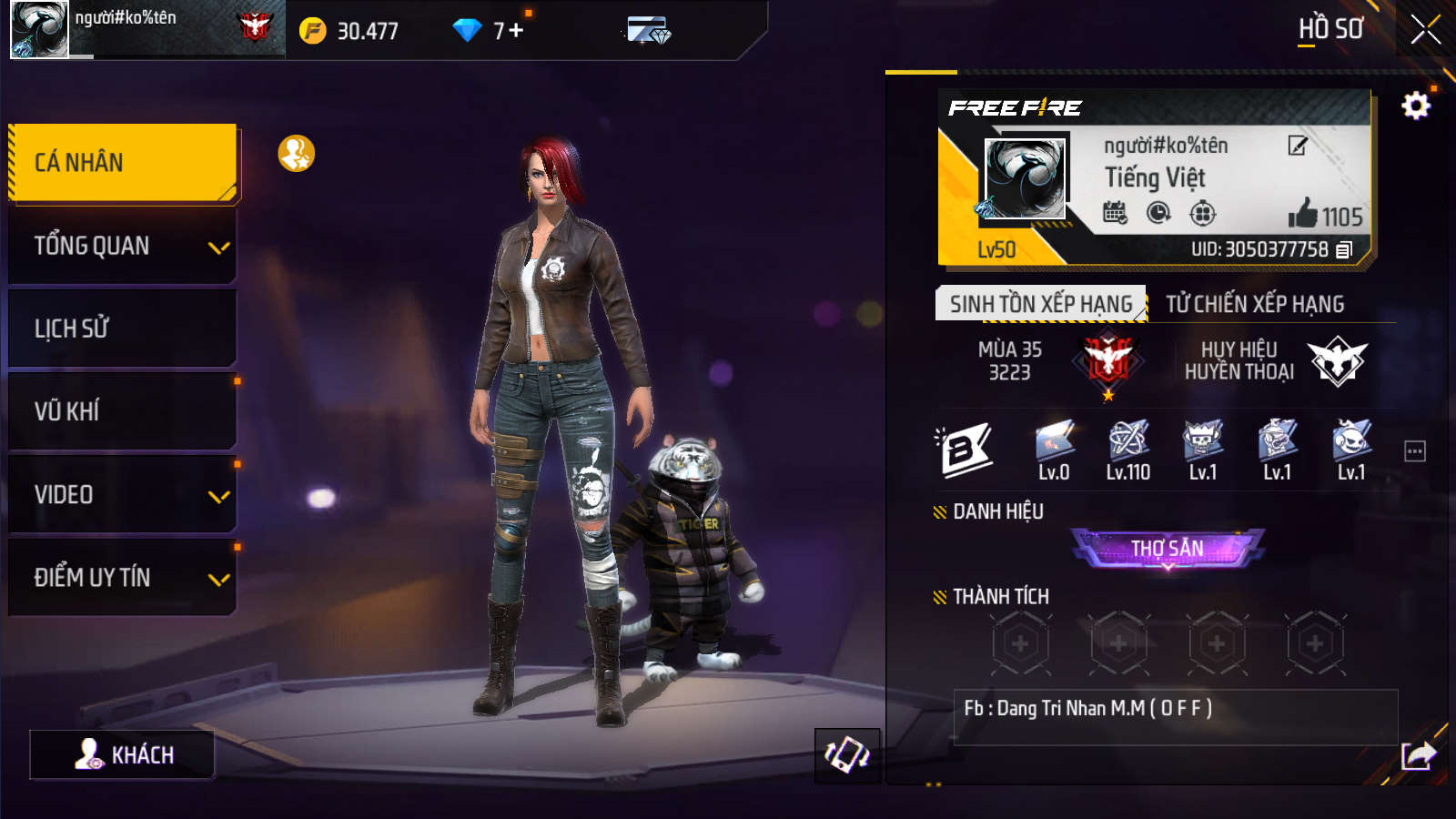
Task: Open profile settings gear icon
Action: (1415, 106)
